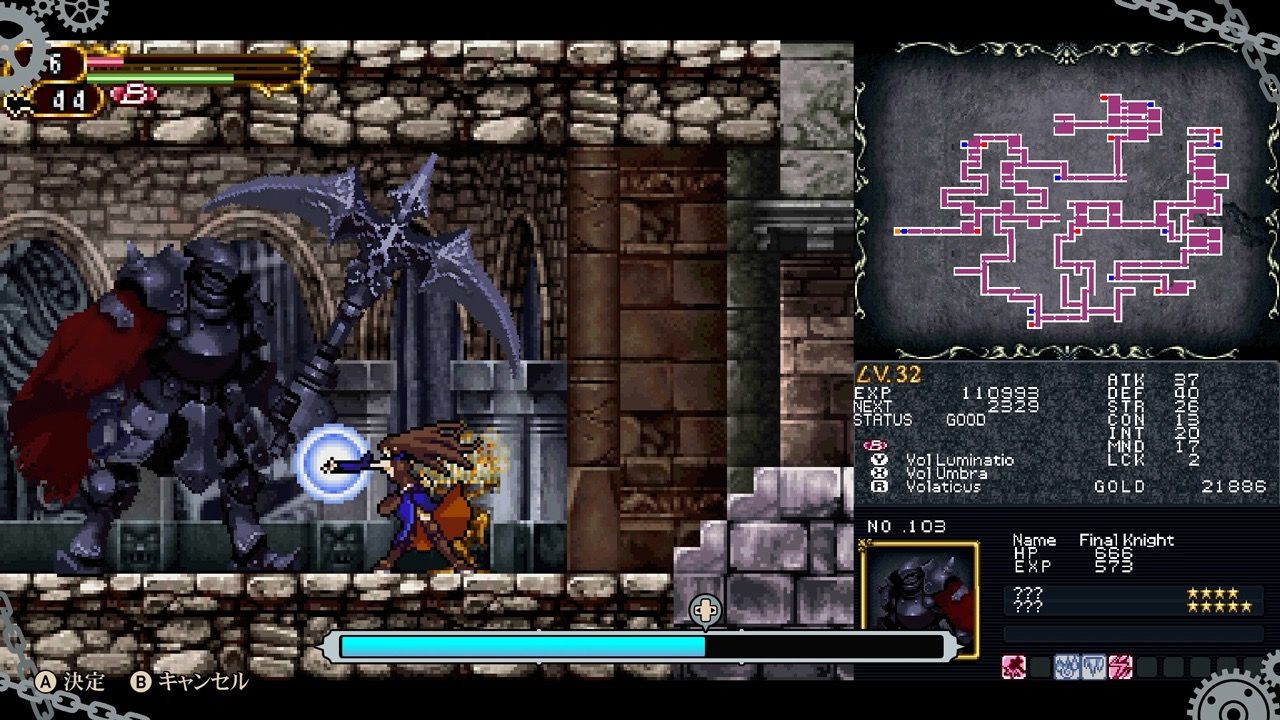The image size is (1280, 720).
Task: Click the blue resistance icon in the bestiary panel
Action: click(x=1066, y=666)
